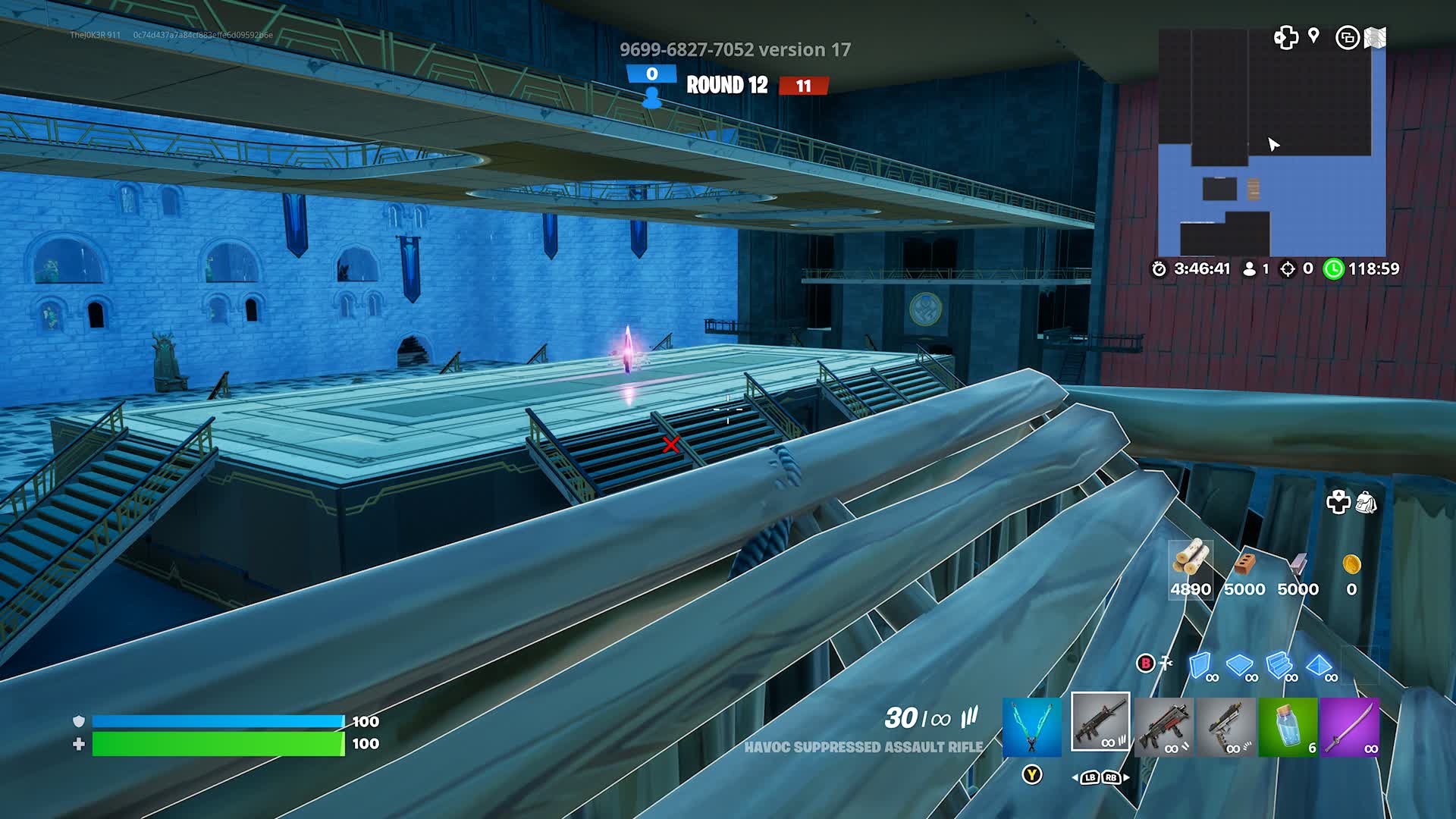Select the wall build piece icon
The height and width of the screenshot is (819, 1456).
1198,665
